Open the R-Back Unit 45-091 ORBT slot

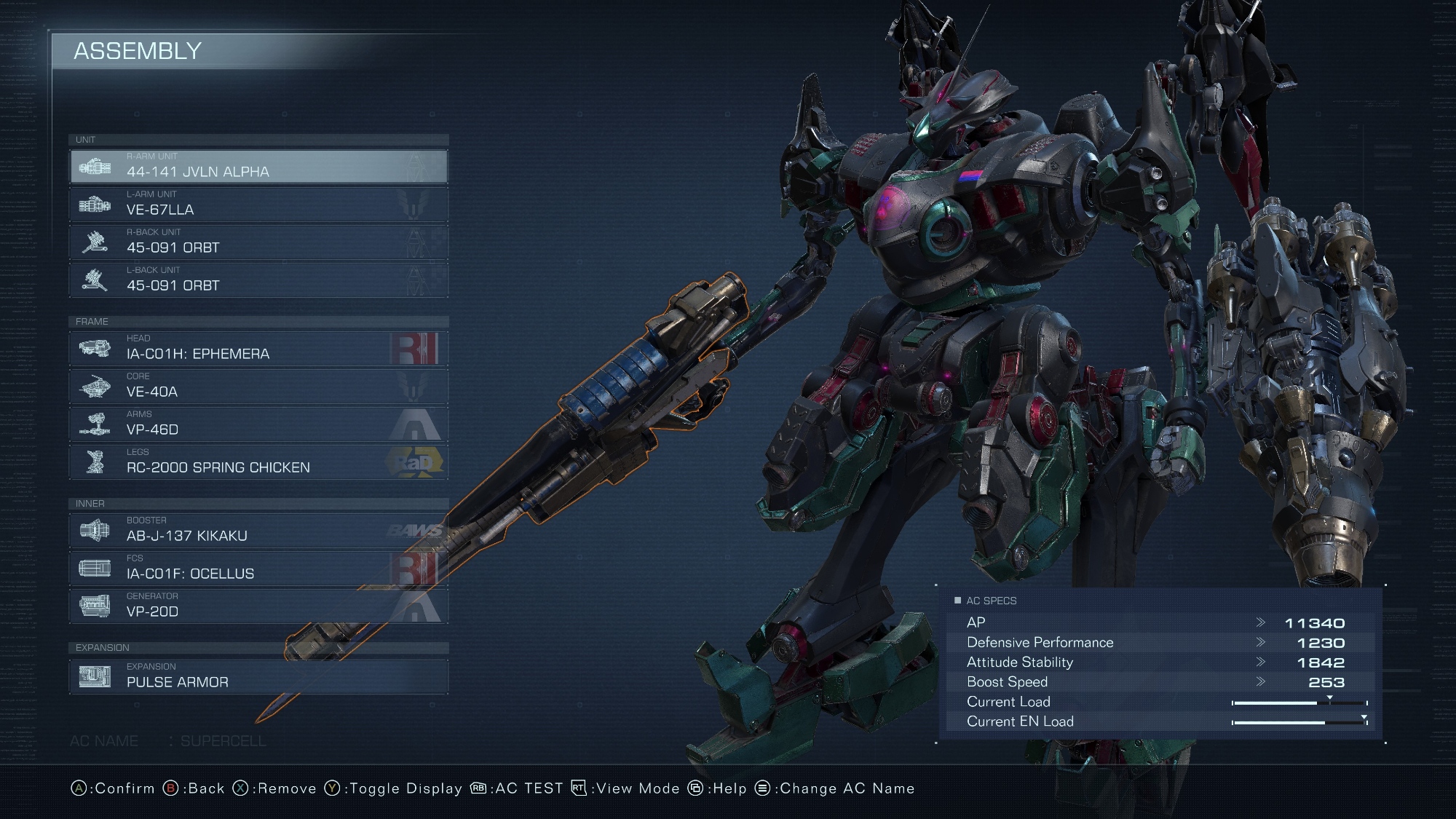coord(258,242)
